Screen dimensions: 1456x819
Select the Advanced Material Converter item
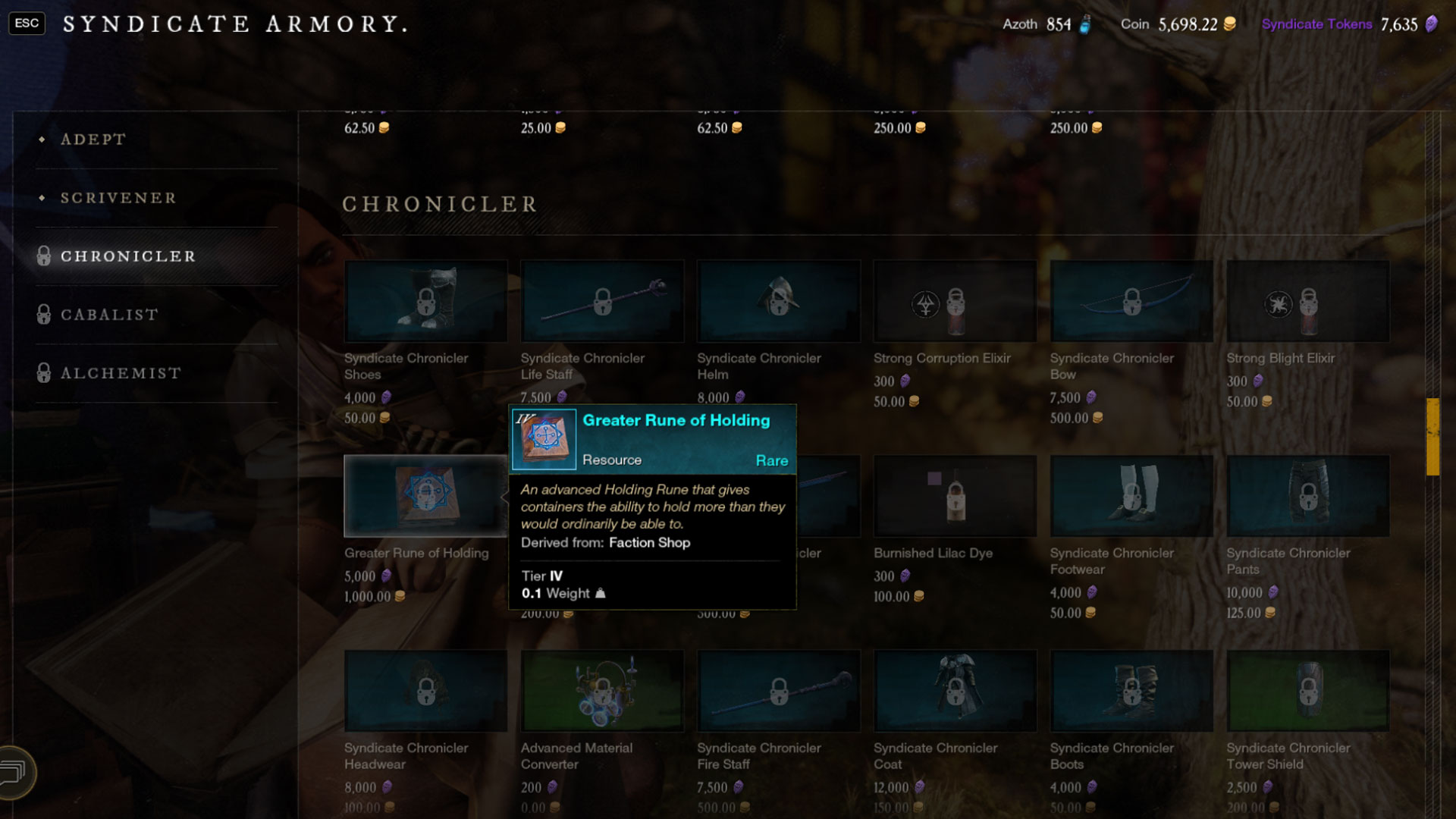click(x=602, y=691)
